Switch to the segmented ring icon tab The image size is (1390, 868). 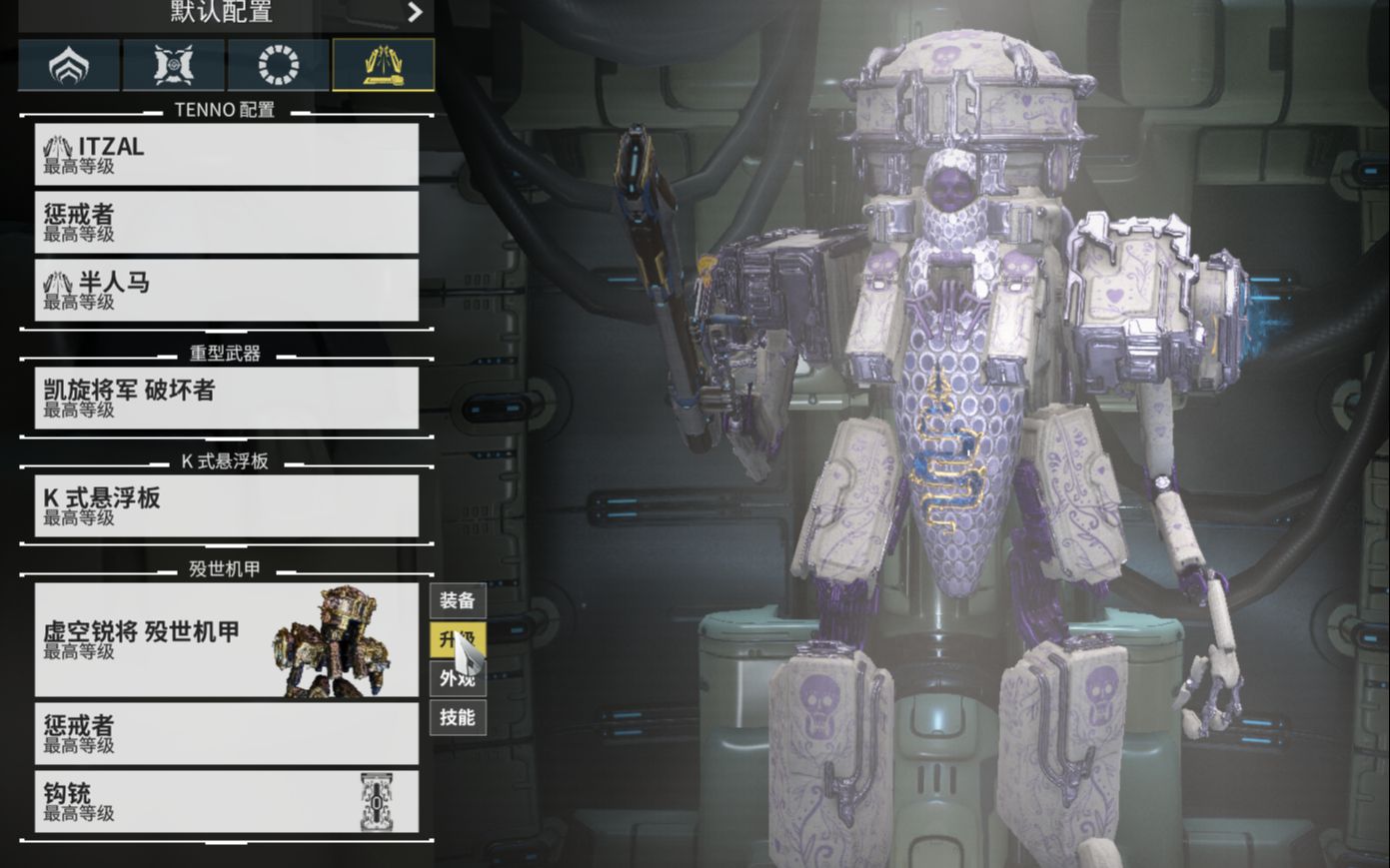(279, 66)
